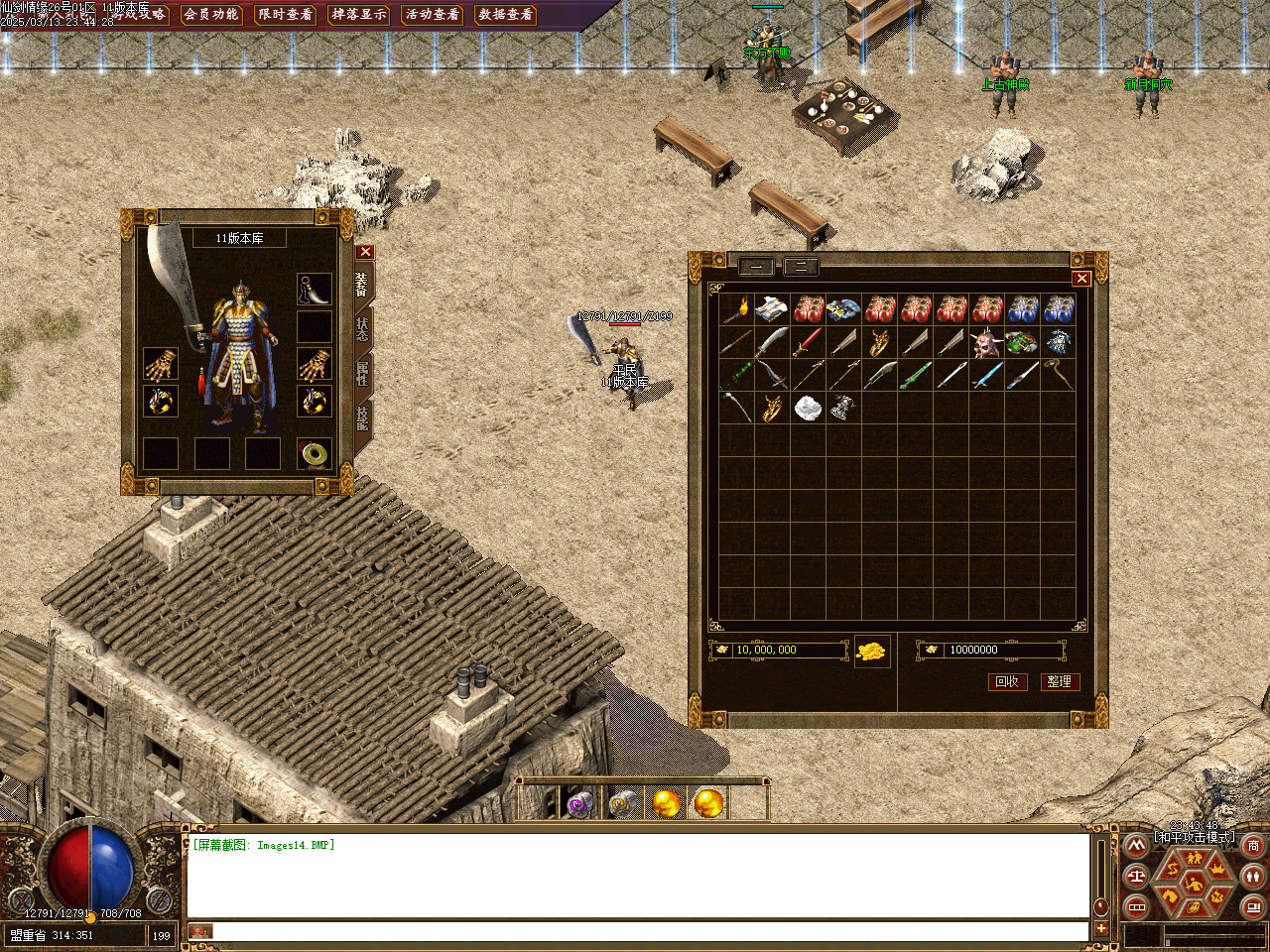This screenshot has width=1270, height=952.
Task: Open the 限时查看 top menu button
Action: (285, 14)
